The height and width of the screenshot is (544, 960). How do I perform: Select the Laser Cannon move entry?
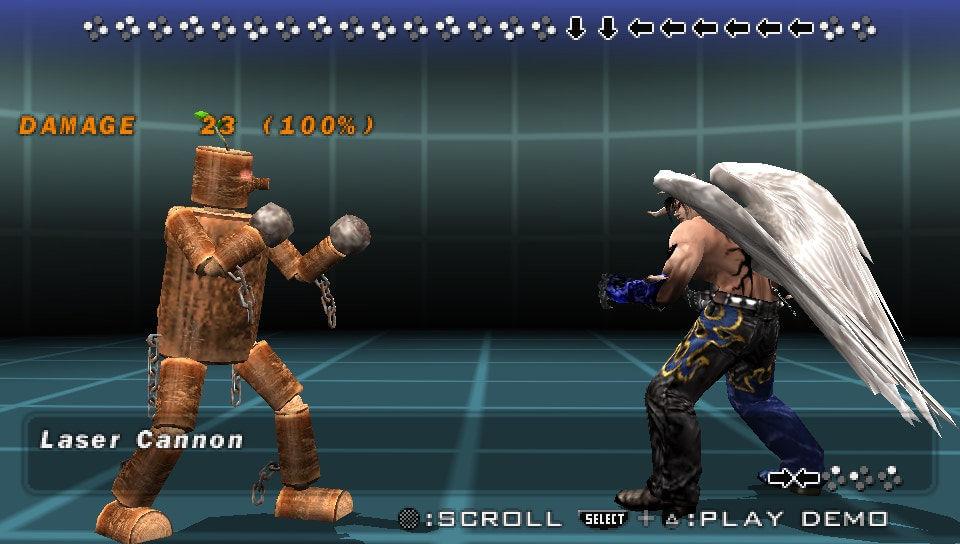pyautogui.click(x=141, y=440)
